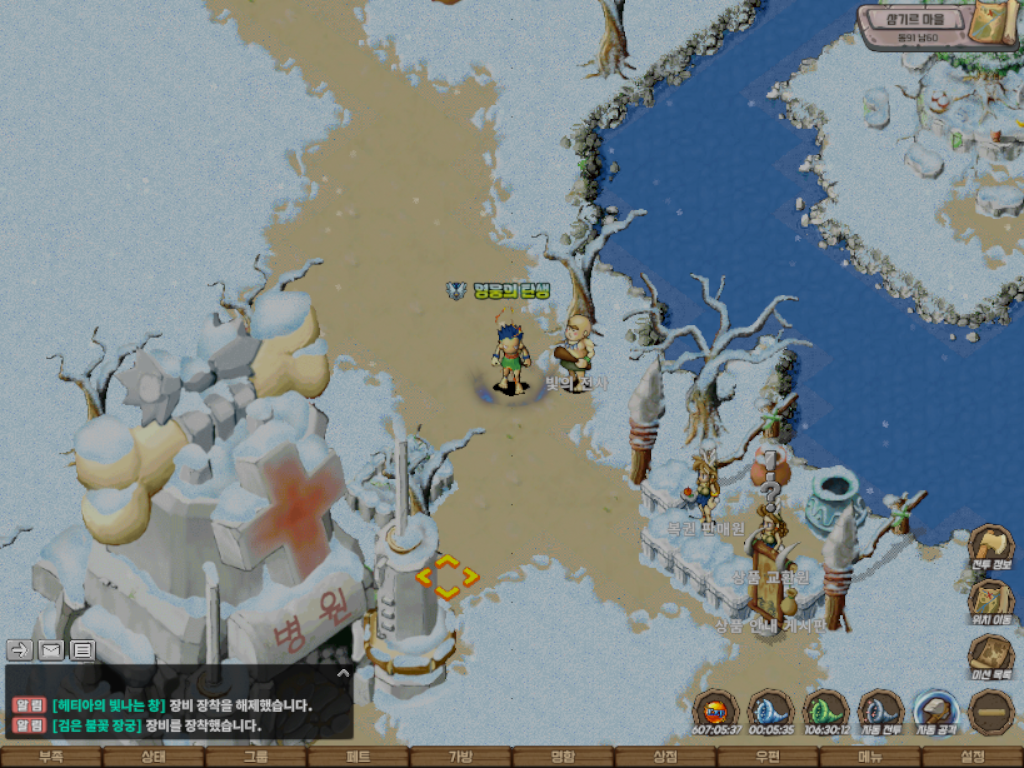Open the 페트 (pet) menu
This screenshot has height=768, width=1024.
click(x=358, y=757)
